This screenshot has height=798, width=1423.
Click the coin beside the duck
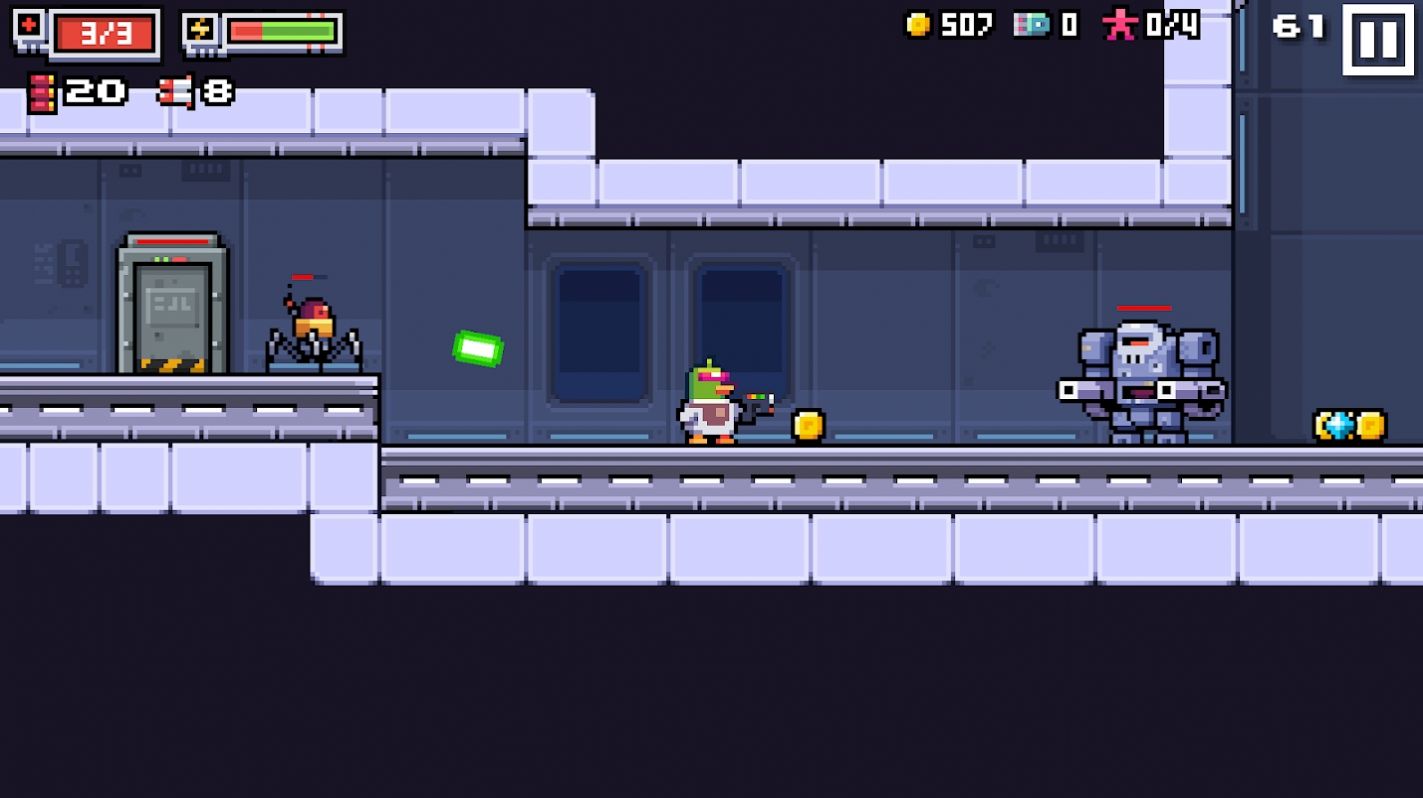pyautogui.click(x=806, y=425)
